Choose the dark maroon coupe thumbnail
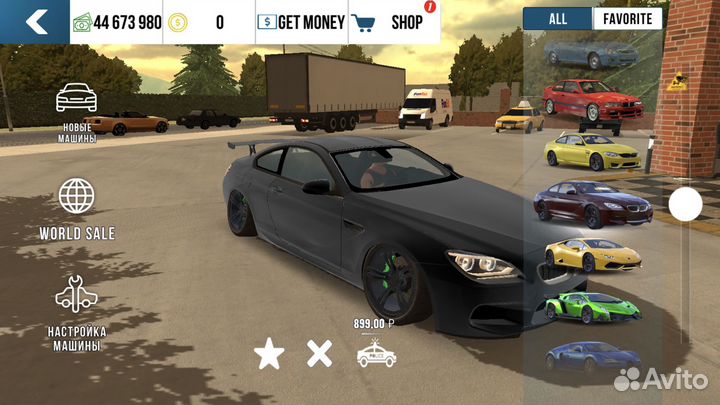720x405 pixels. pyautogui.click(x=591, y=202)
